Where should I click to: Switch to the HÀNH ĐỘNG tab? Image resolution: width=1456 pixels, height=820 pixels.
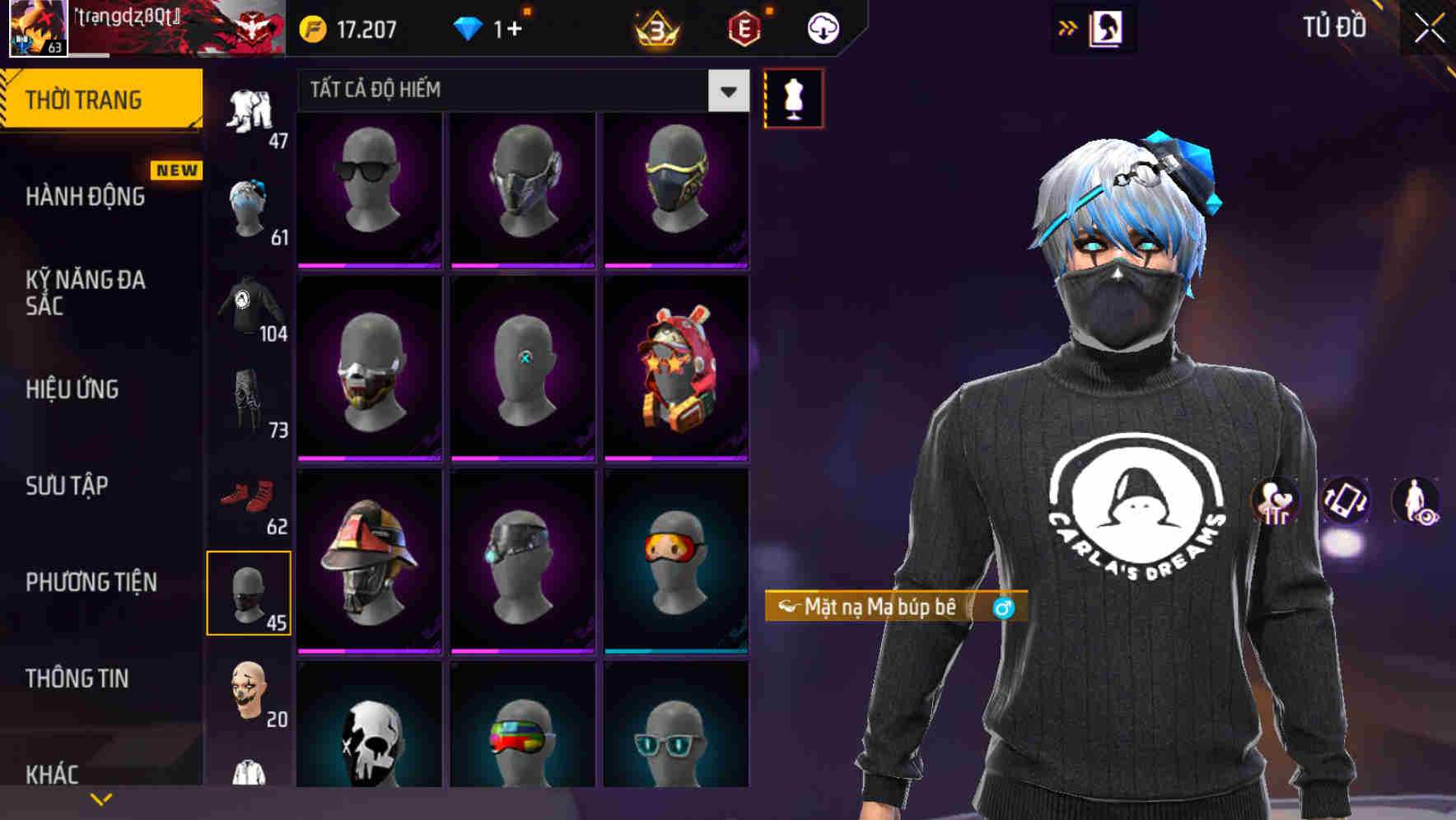[88, 197]
